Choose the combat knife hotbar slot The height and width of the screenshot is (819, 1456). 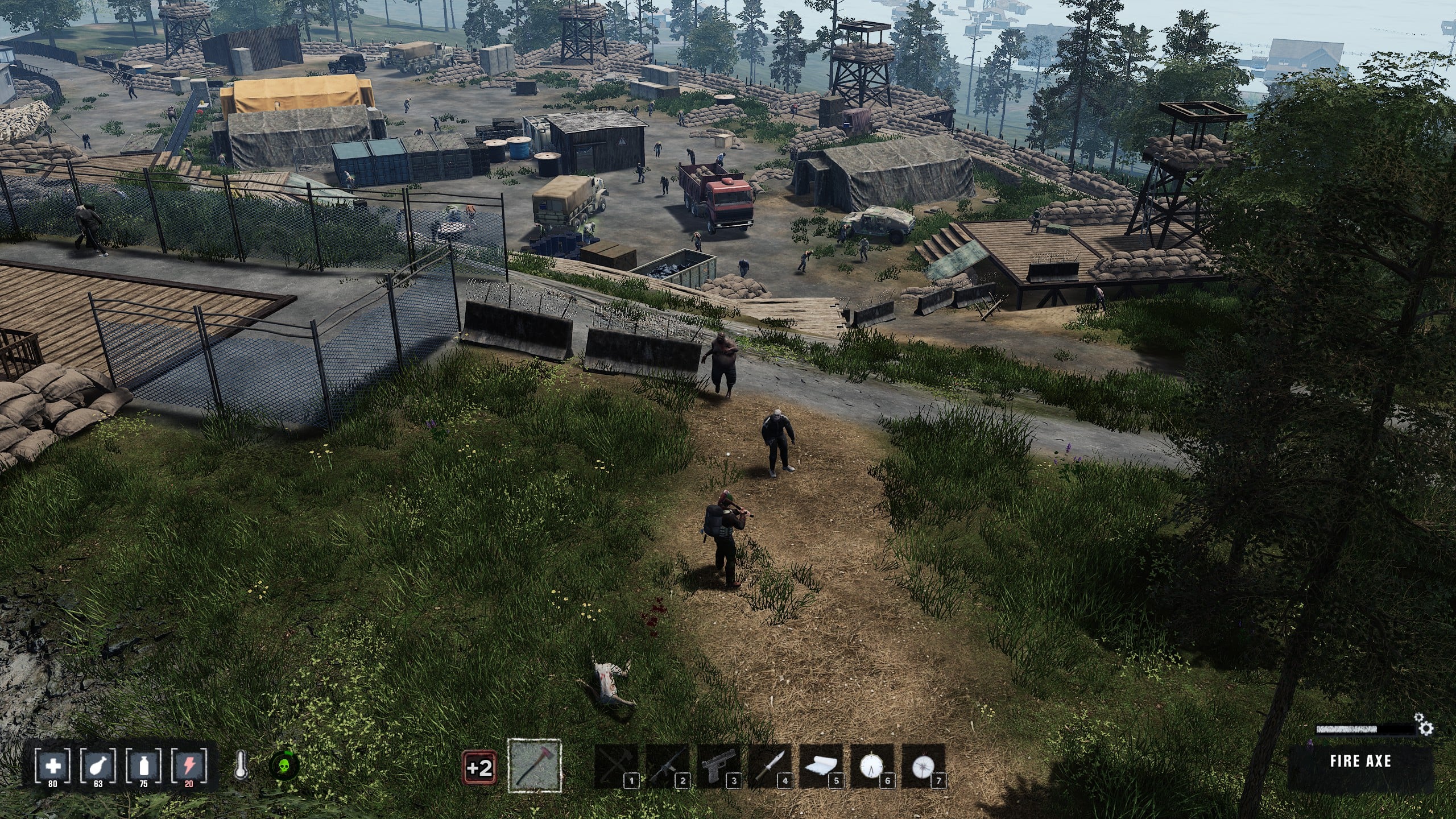pyautogui.click(x=769, y=766)
